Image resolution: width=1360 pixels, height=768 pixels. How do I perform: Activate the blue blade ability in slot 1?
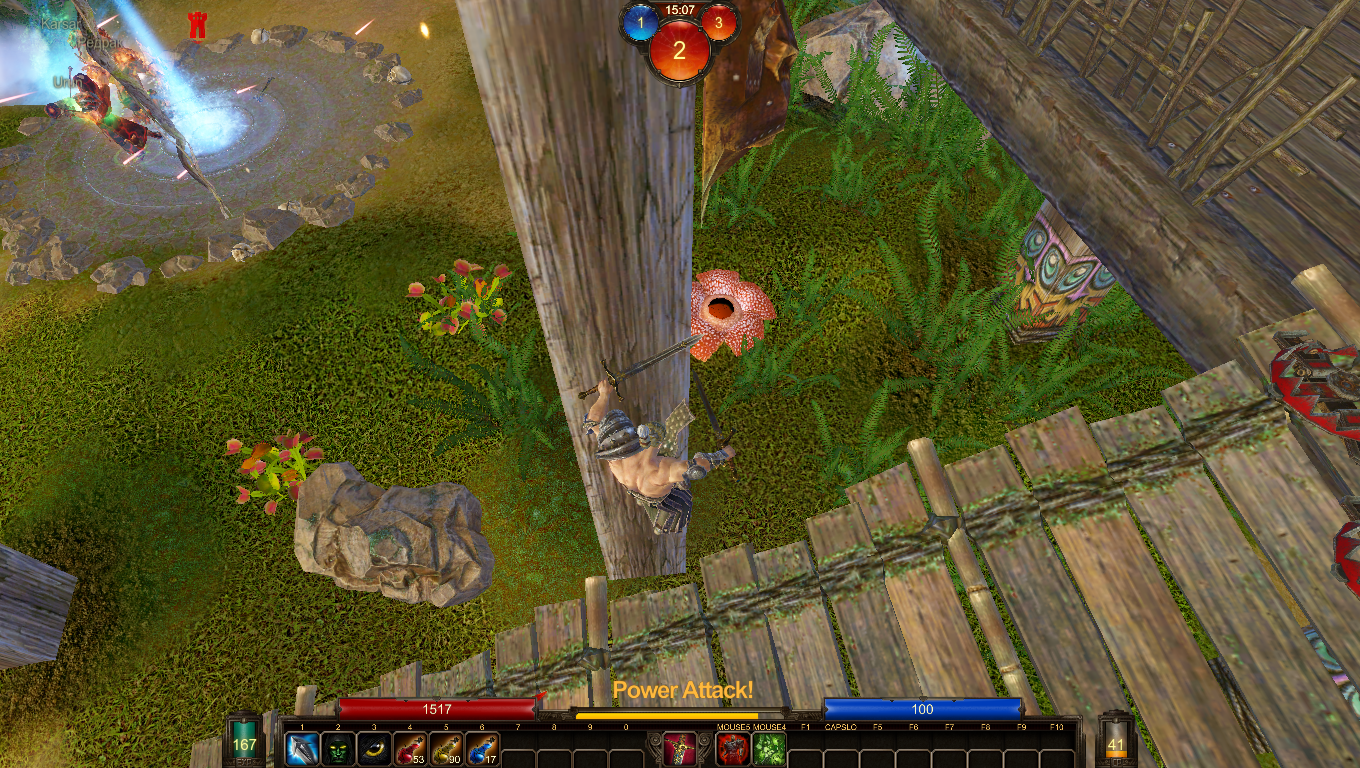coord(302,749)
